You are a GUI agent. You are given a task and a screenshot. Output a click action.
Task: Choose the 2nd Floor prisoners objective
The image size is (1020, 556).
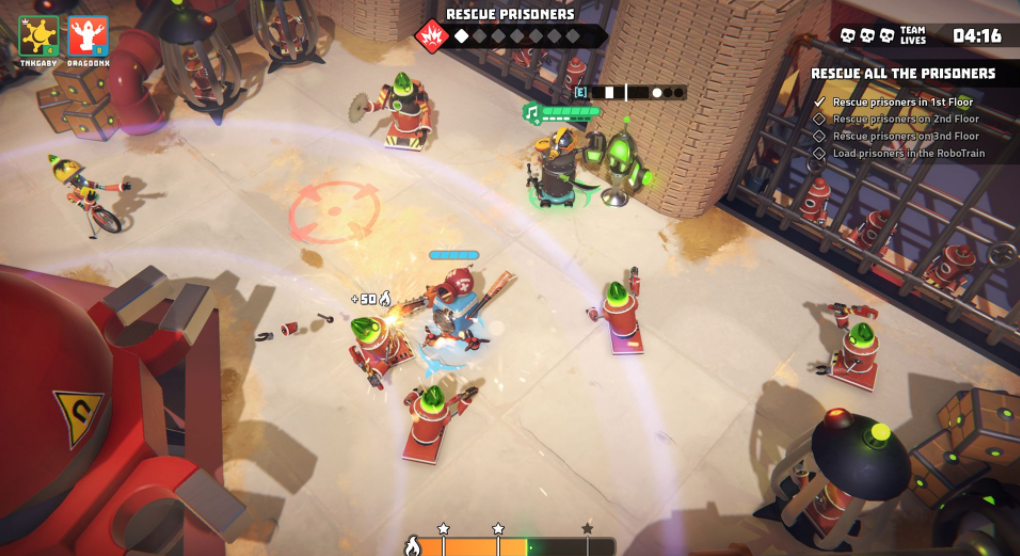pos(906,119)
